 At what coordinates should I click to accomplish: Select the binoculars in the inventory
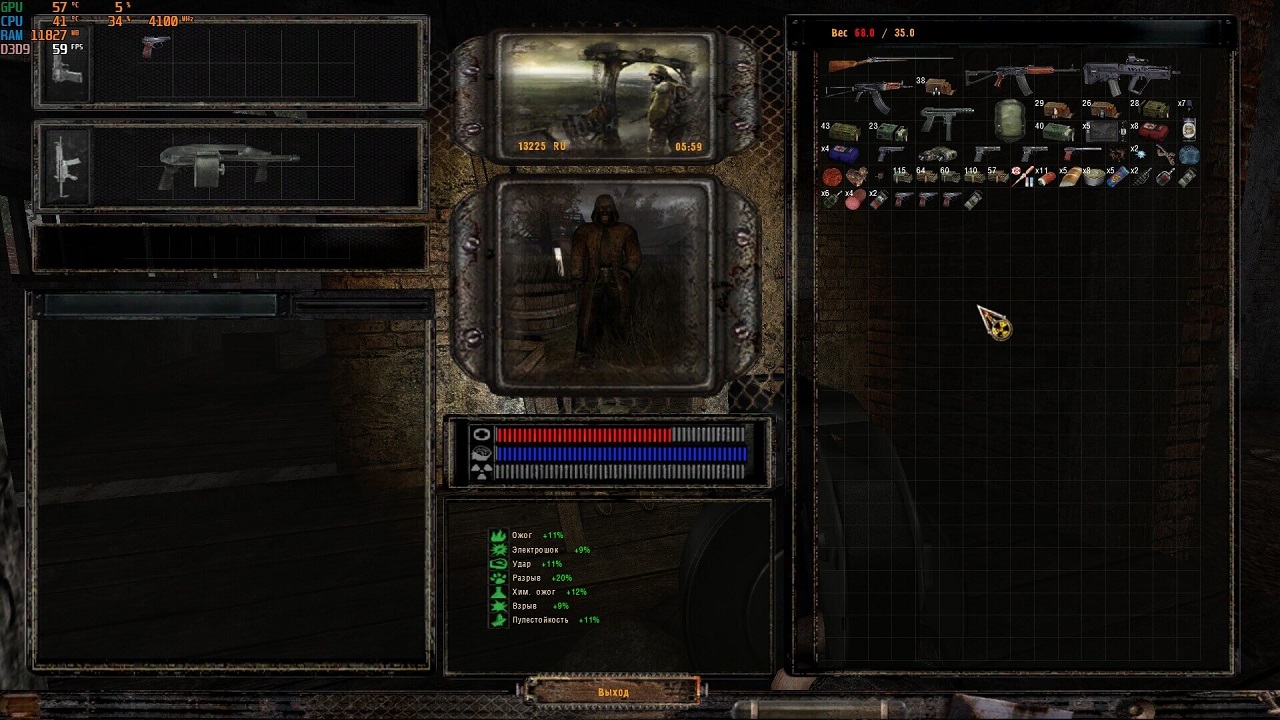click(938, 154)
